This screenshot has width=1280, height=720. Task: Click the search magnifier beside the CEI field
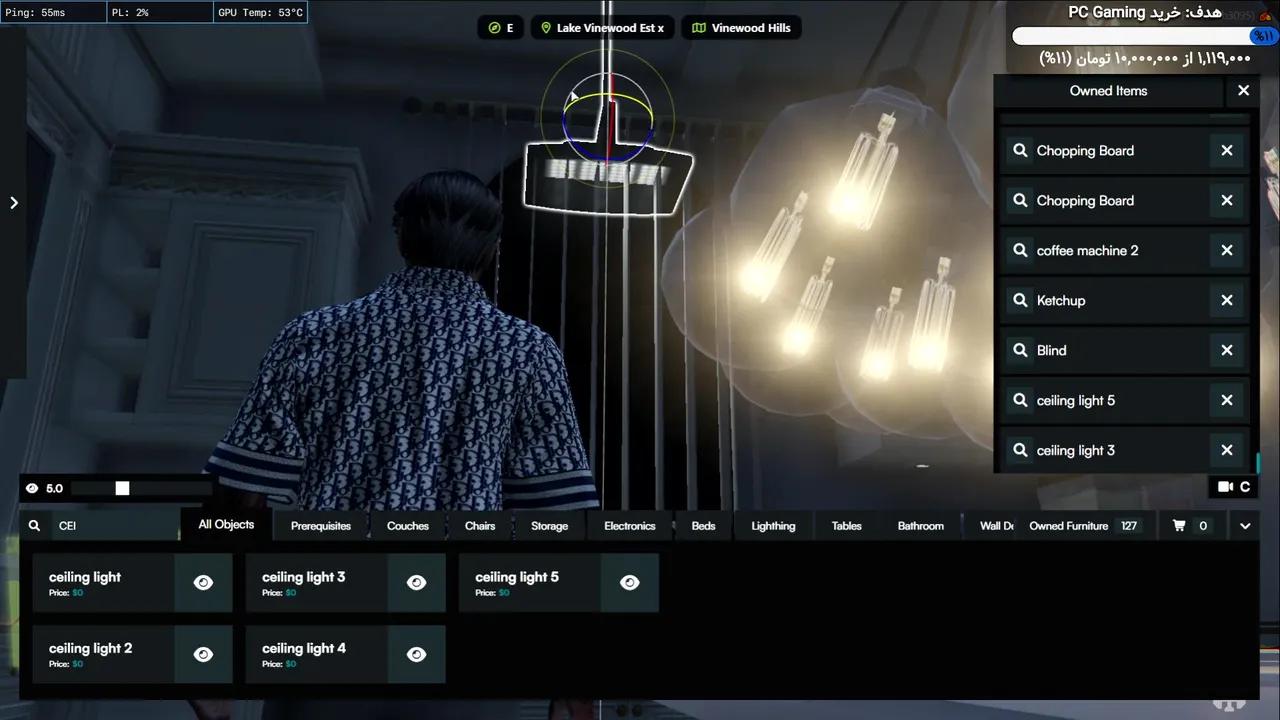34,525
